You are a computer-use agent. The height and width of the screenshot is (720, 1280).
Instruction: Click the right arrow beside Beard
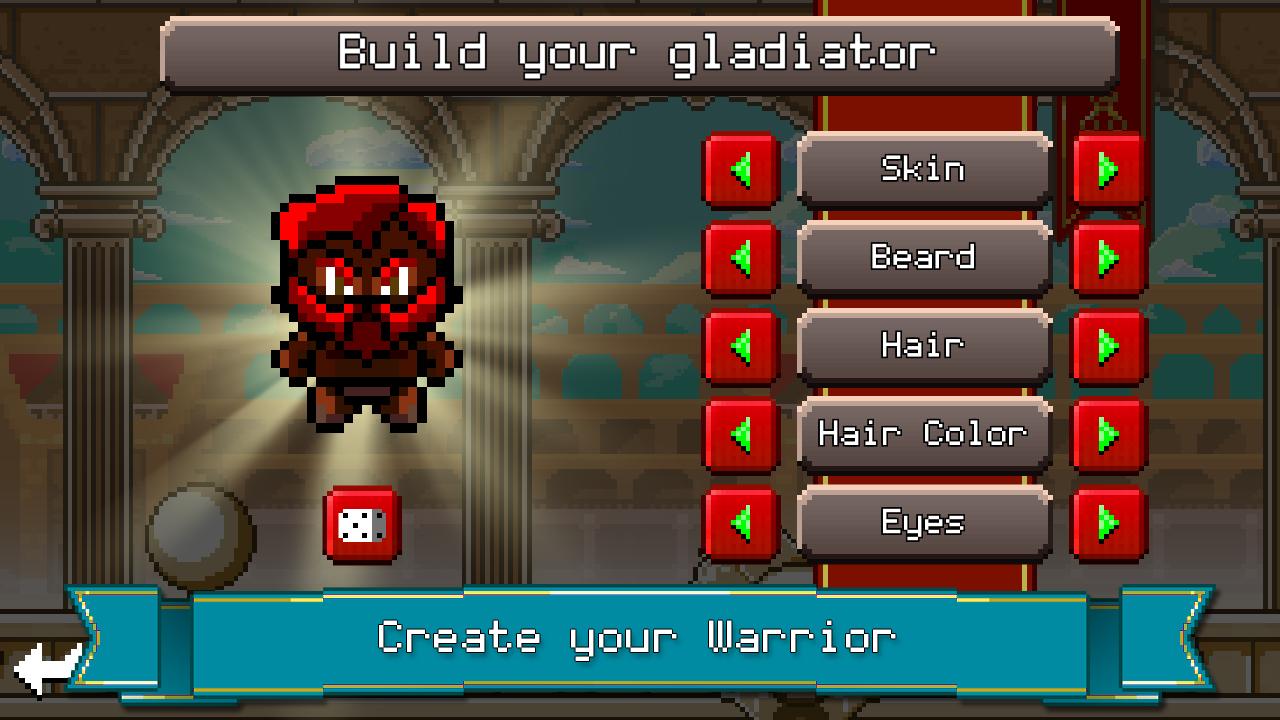point(1108,257)
